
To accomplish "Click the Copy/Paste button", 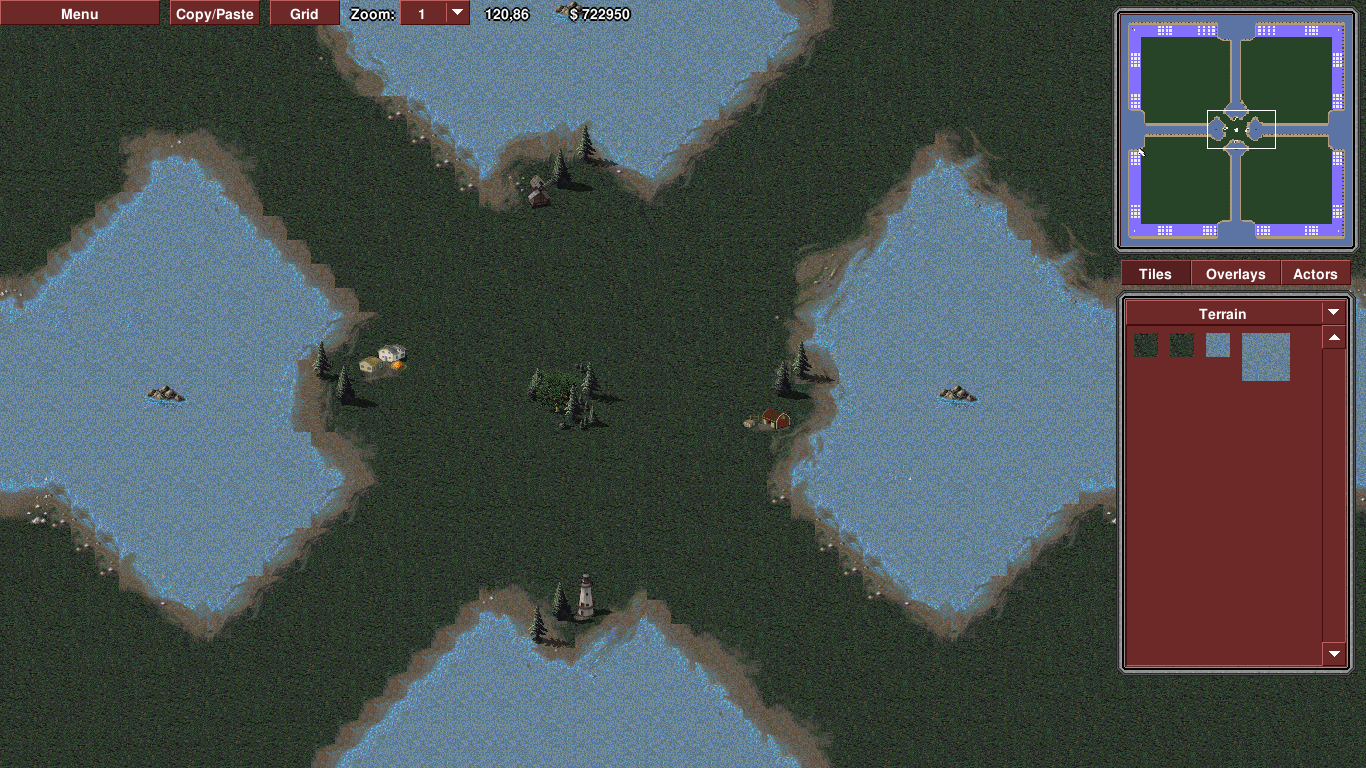I will (x=215, y=14).
